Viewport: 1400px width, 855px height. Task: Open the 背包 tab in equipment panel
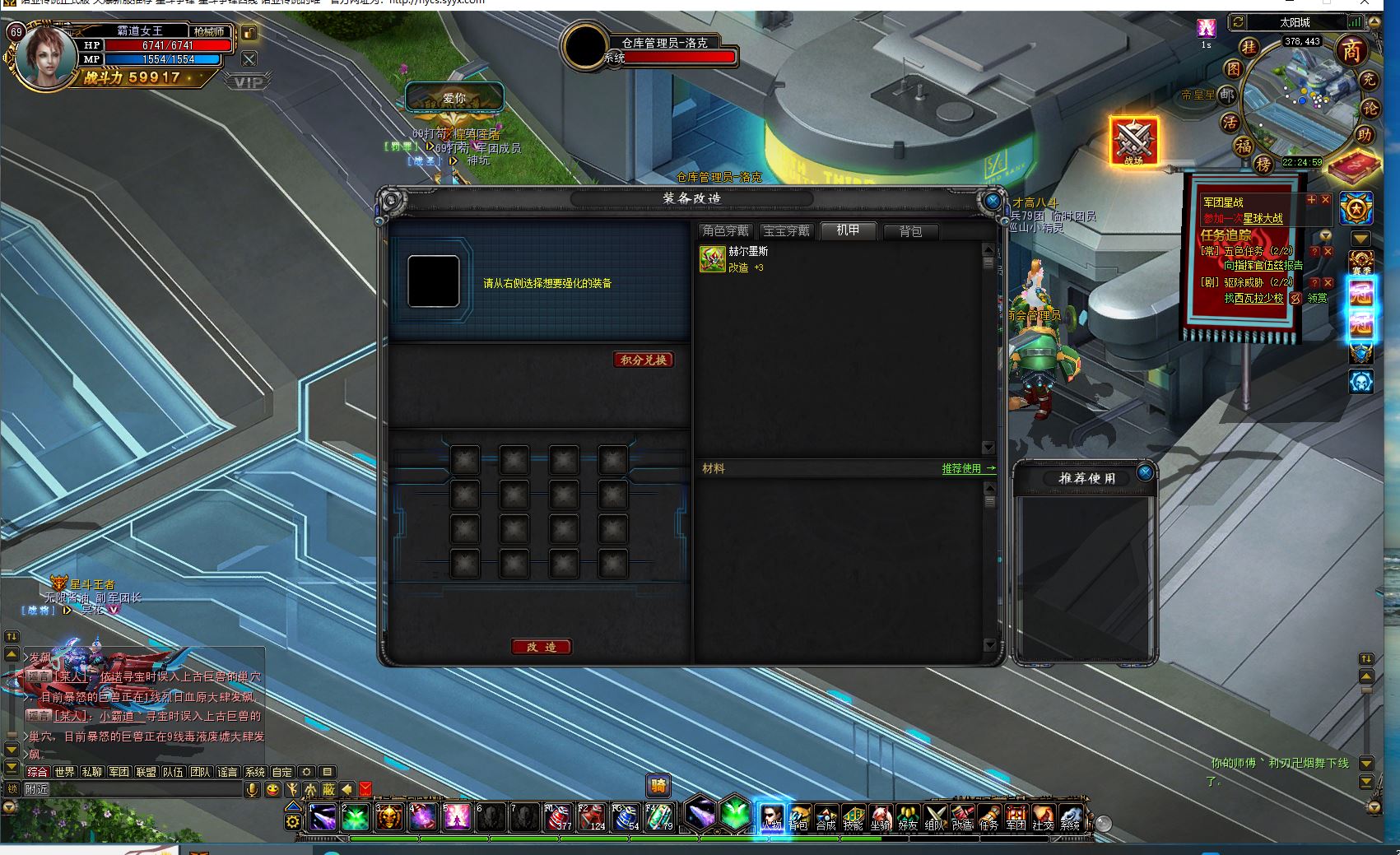[x=910, y=231]
